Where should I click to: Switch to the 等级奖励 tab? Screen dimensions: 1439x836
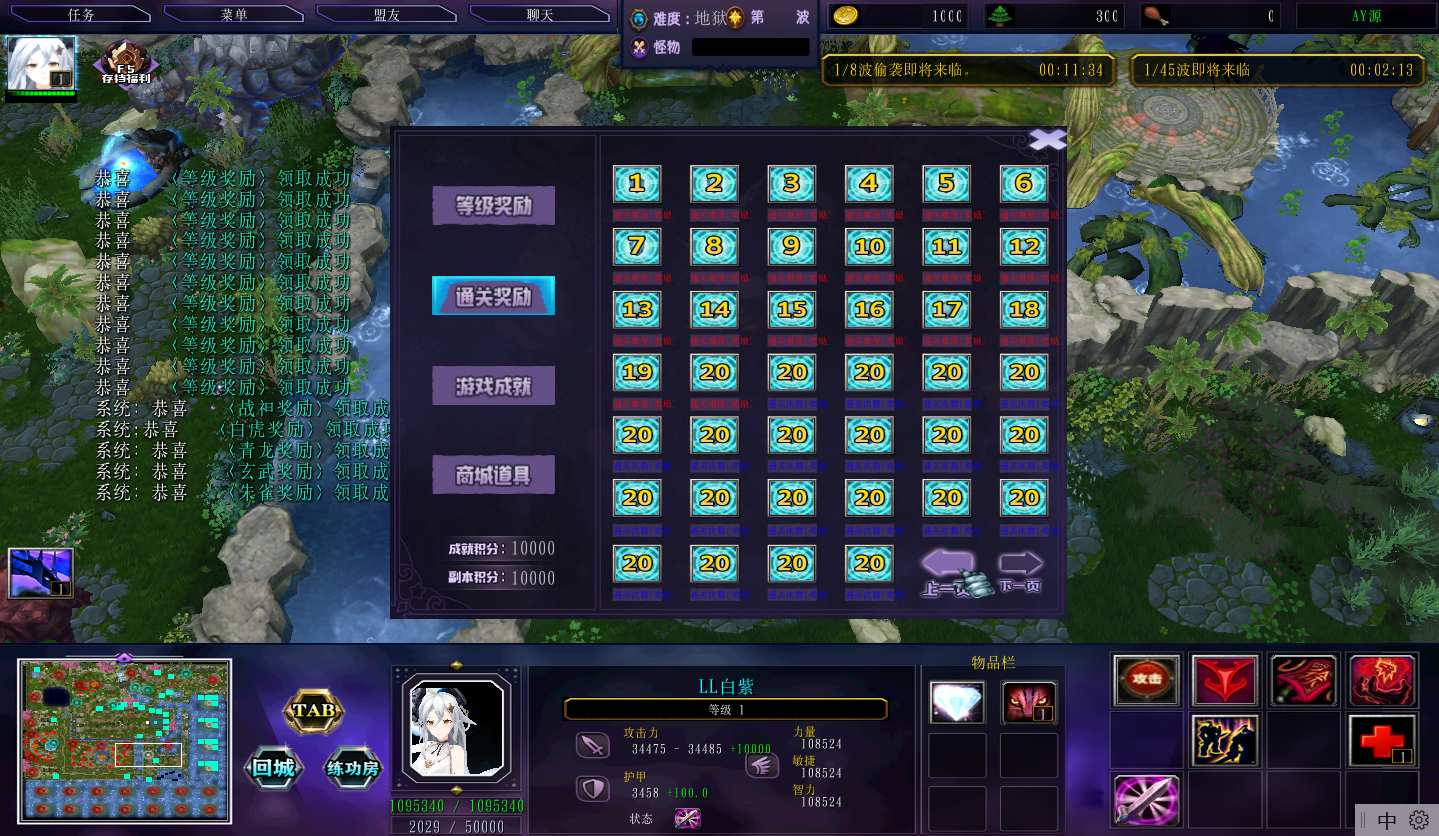point(493,206)
